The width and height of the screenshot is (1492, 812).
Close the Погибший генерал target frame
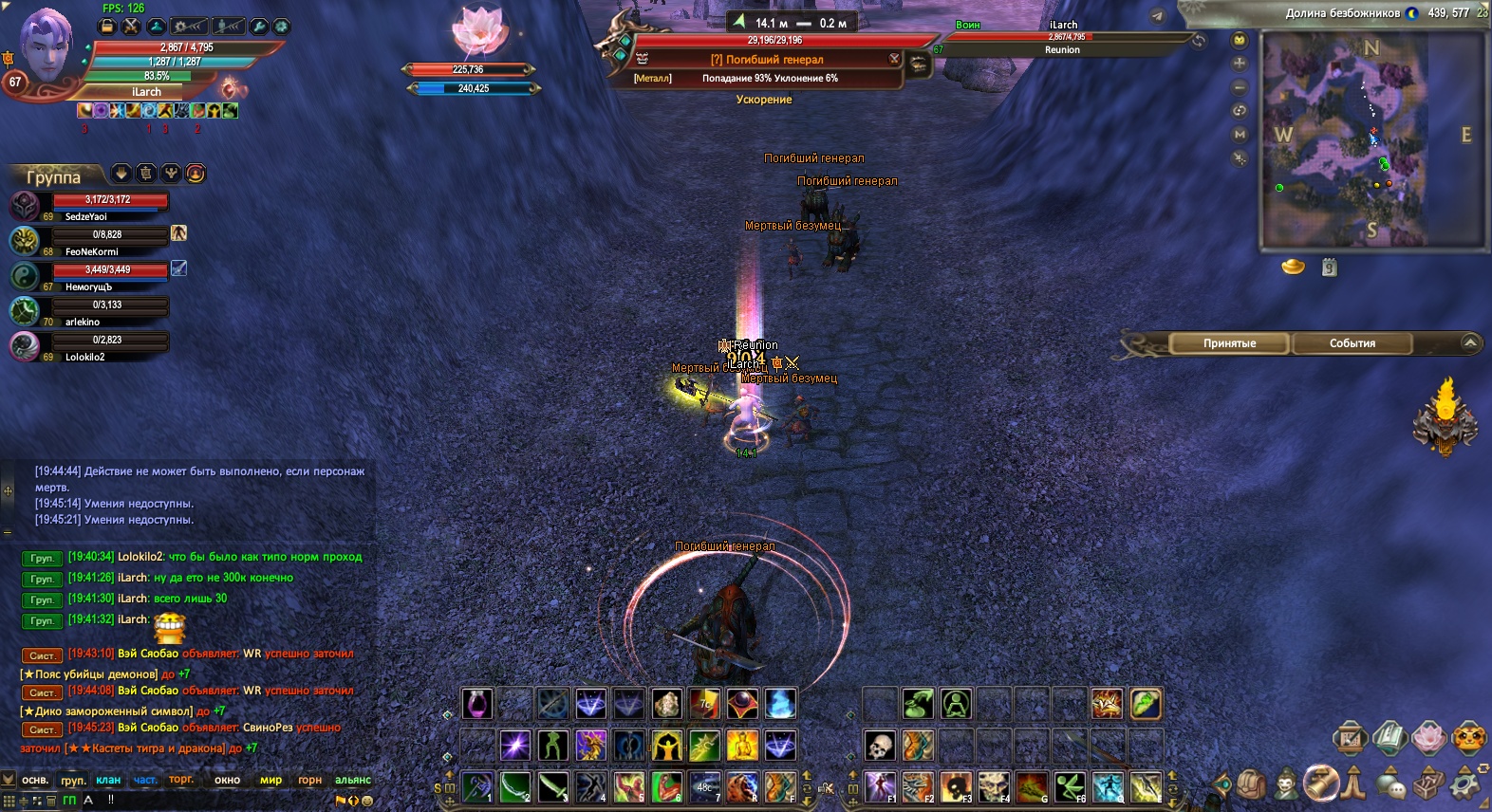click(x=894, y=59)
